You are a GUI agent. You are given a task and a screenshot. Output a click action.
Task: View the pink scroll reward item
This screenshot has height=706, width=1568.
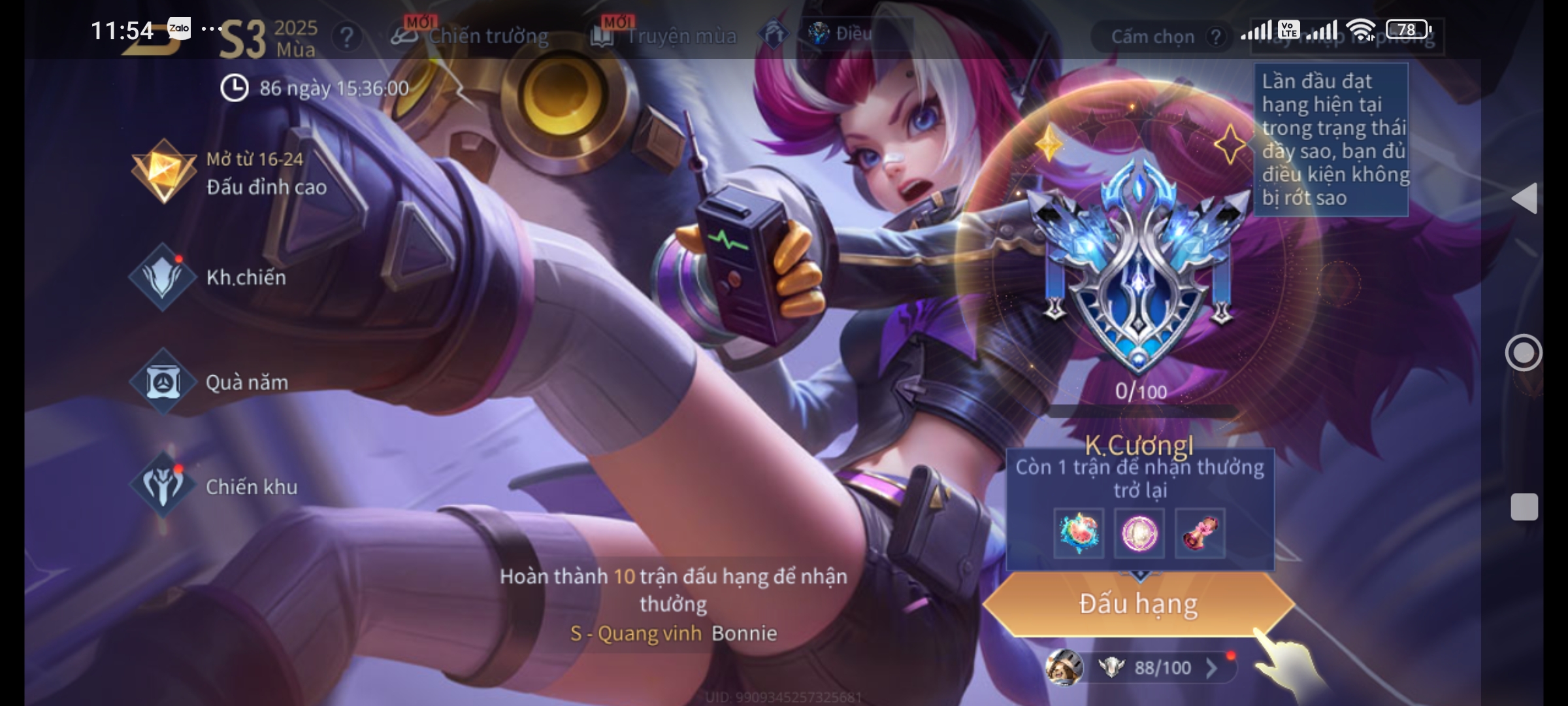pyautogui.click(x=1200, y=533)
